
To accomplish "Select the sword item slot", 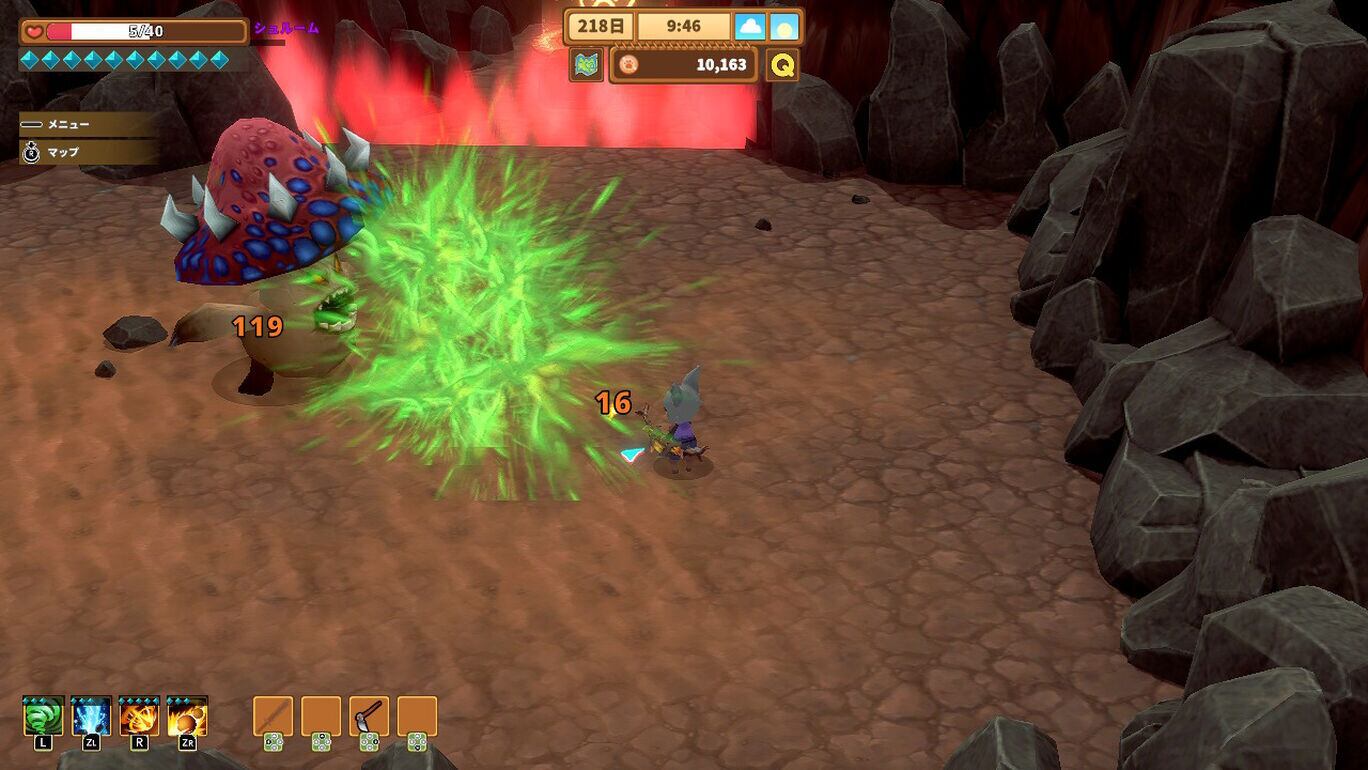I will point(273,716).
